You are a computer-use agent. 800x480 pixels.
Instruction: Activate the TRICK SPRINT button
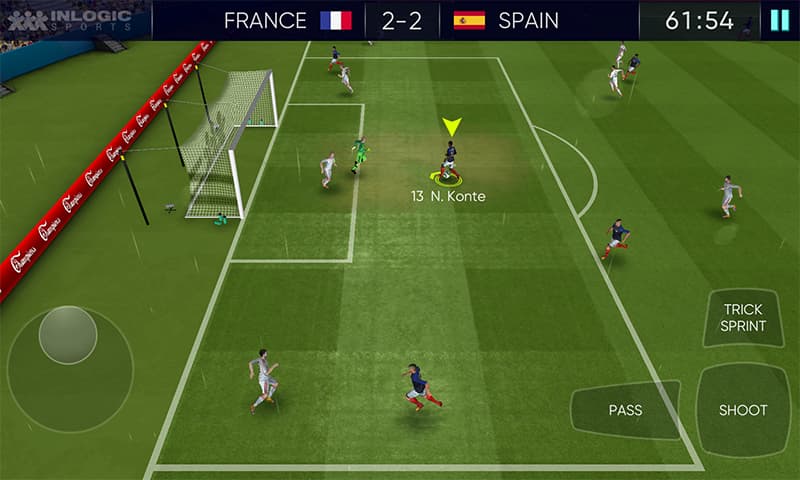point(743,318)
